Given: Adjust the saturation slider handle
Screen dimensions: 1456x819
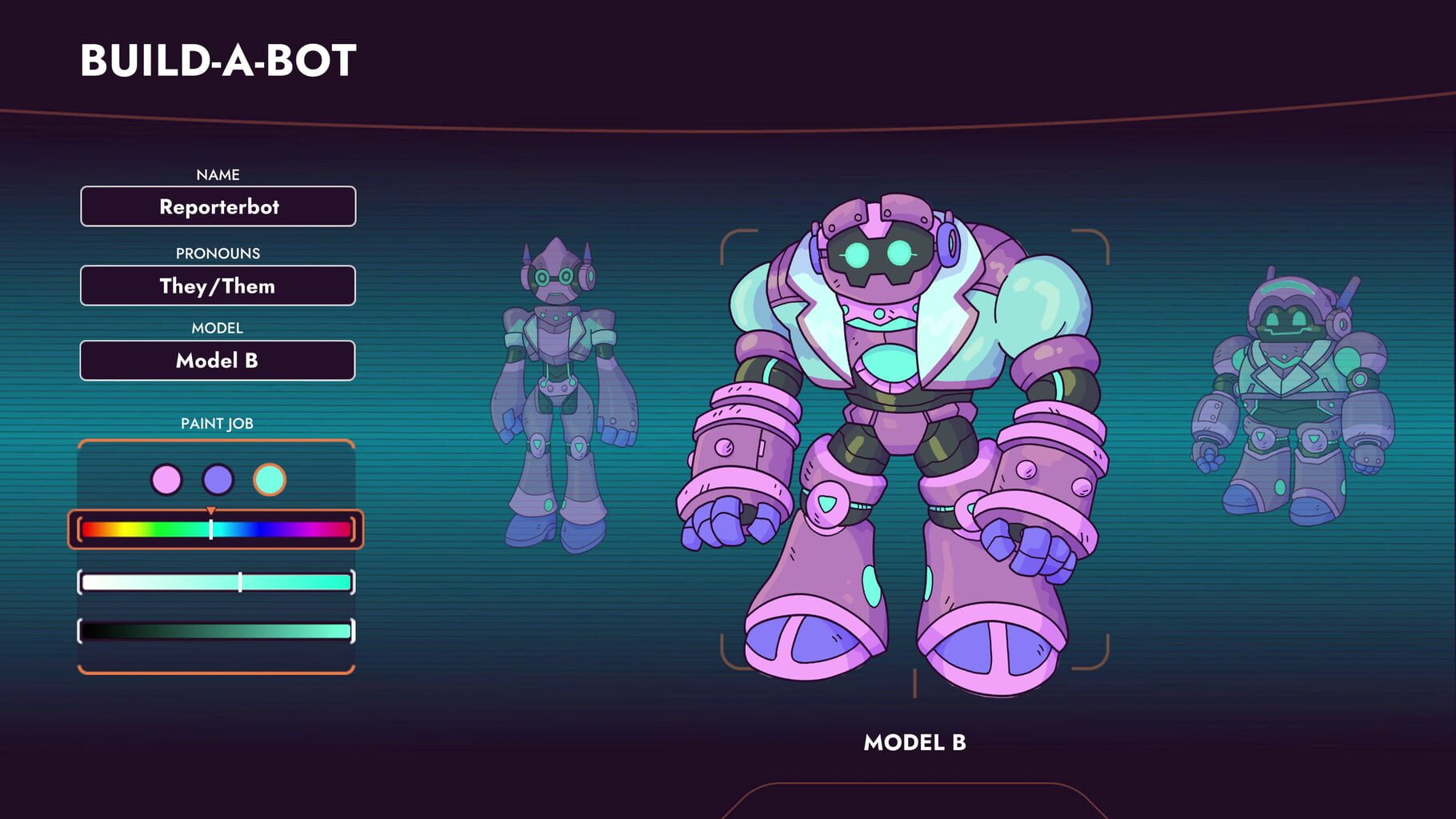Looking at the screenshot, I should (240, 583).
